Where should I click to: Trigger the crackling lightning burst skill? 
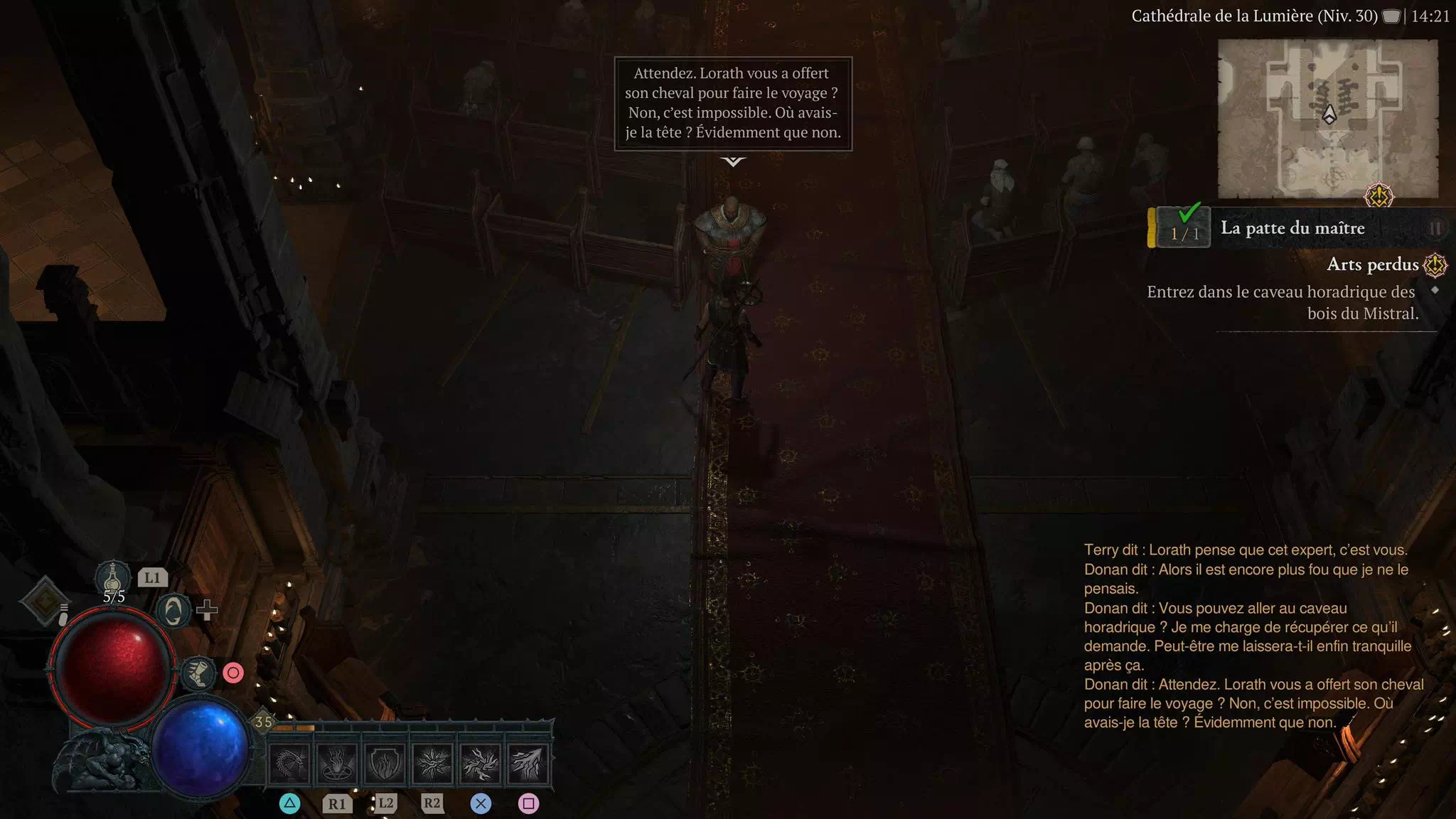(480, 764)
